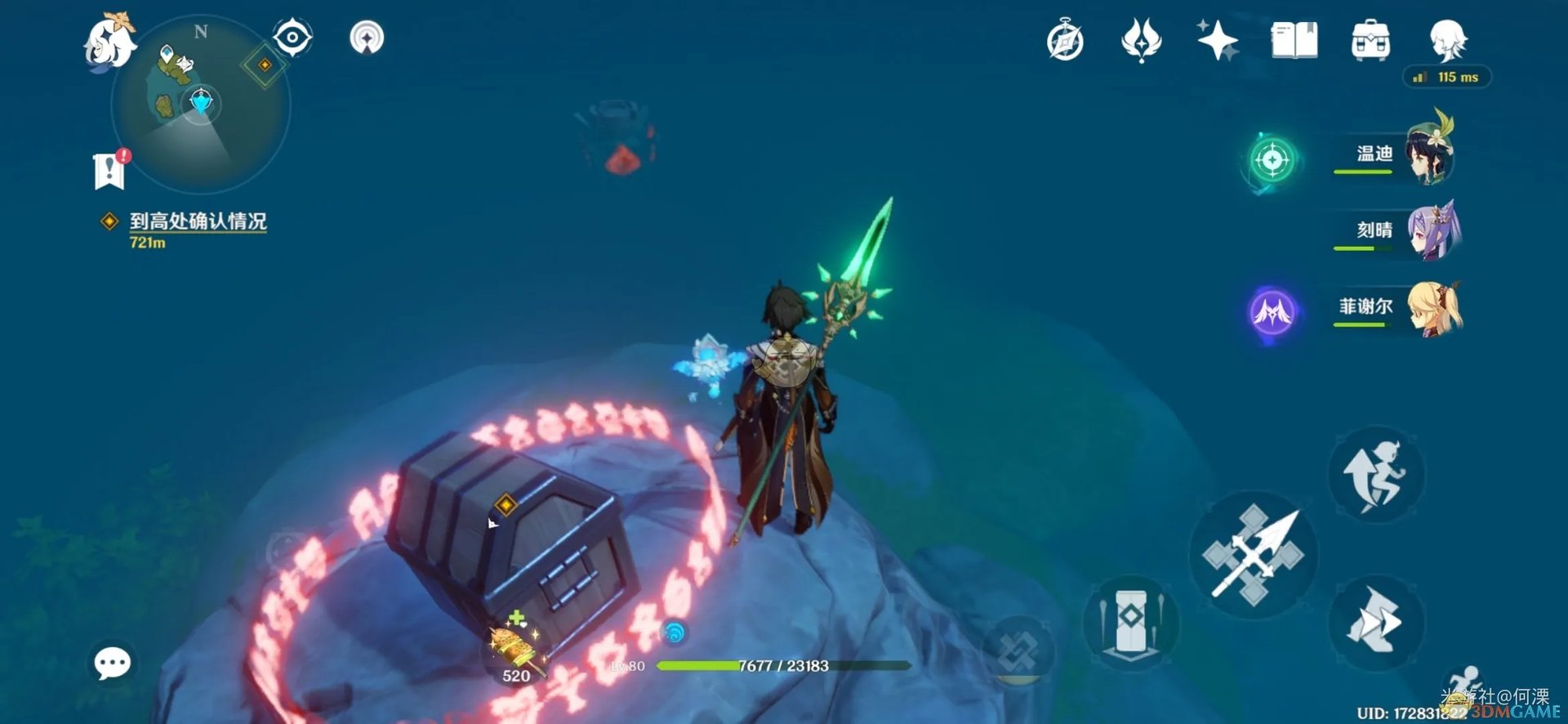Open the compass events icon

(1065, 41)
